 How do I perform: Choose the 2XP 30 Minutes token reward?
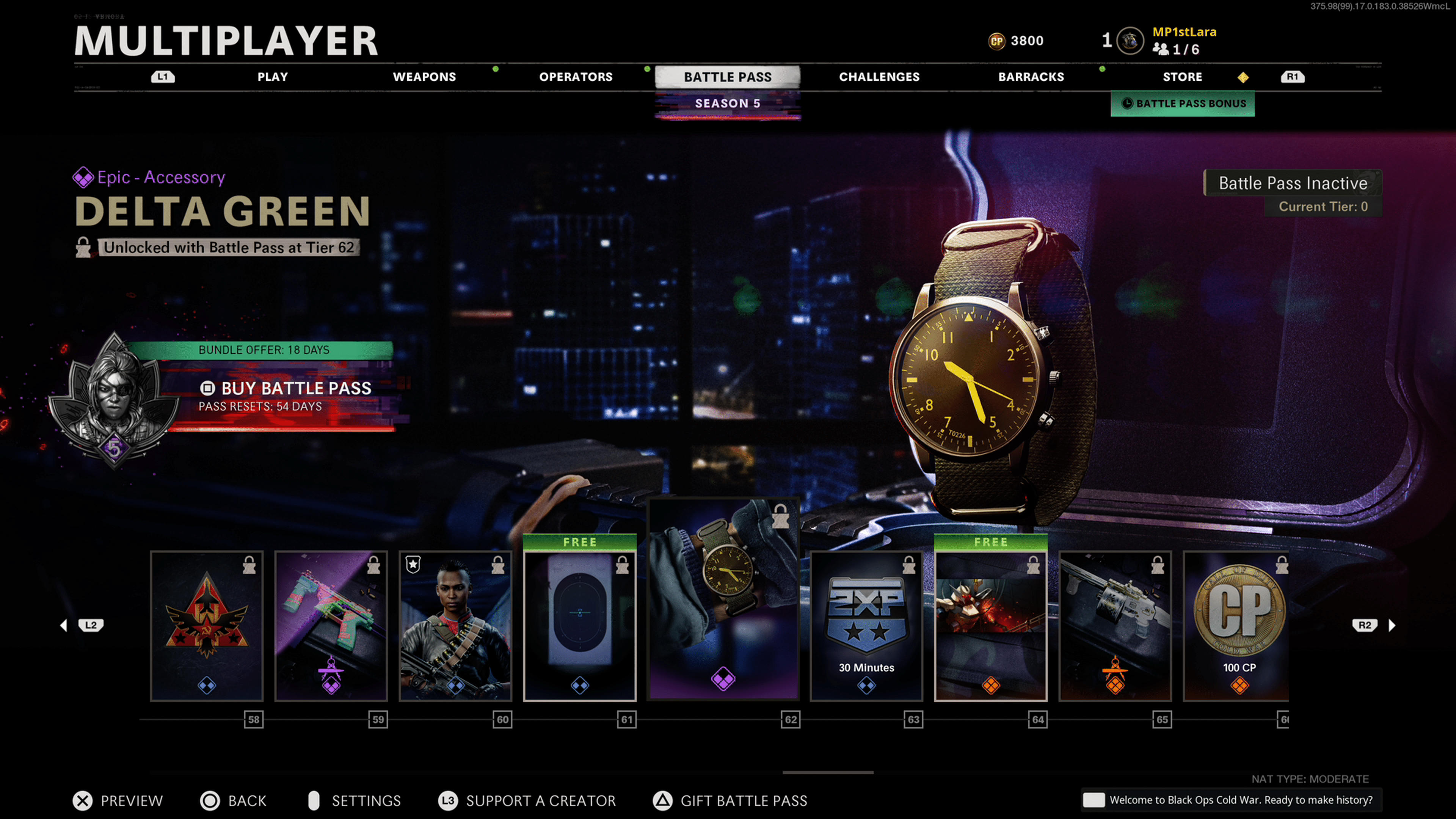pos(866,626)
